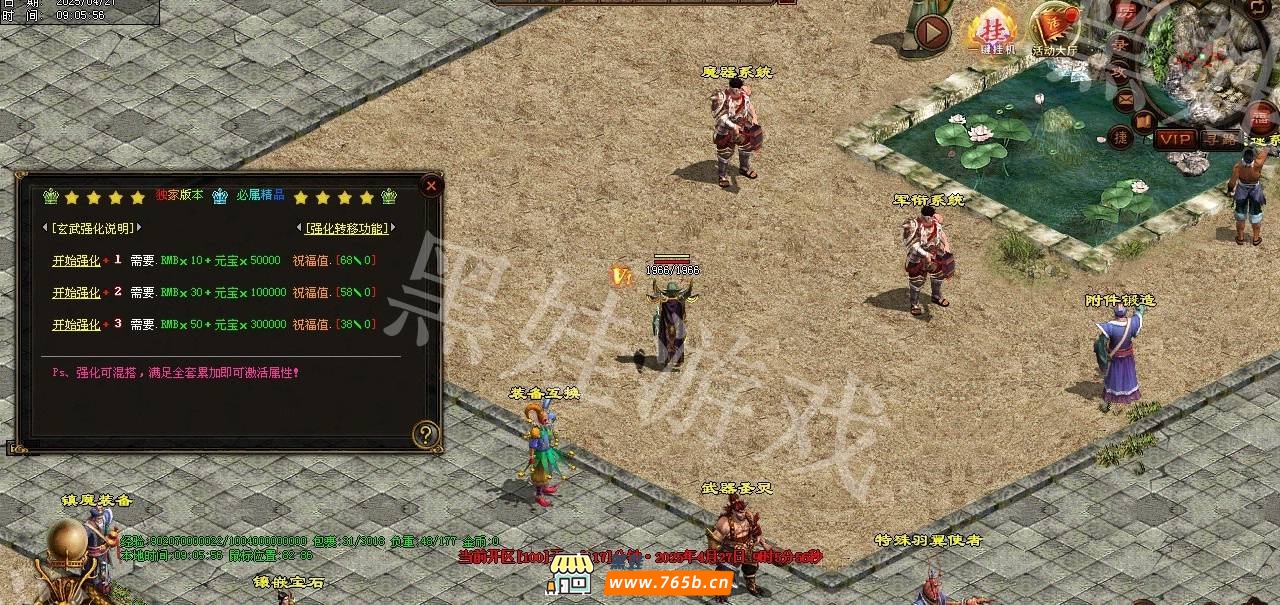Screen dimensions: 1280x605
Task: Click the question mark help button
Action: 426,434
